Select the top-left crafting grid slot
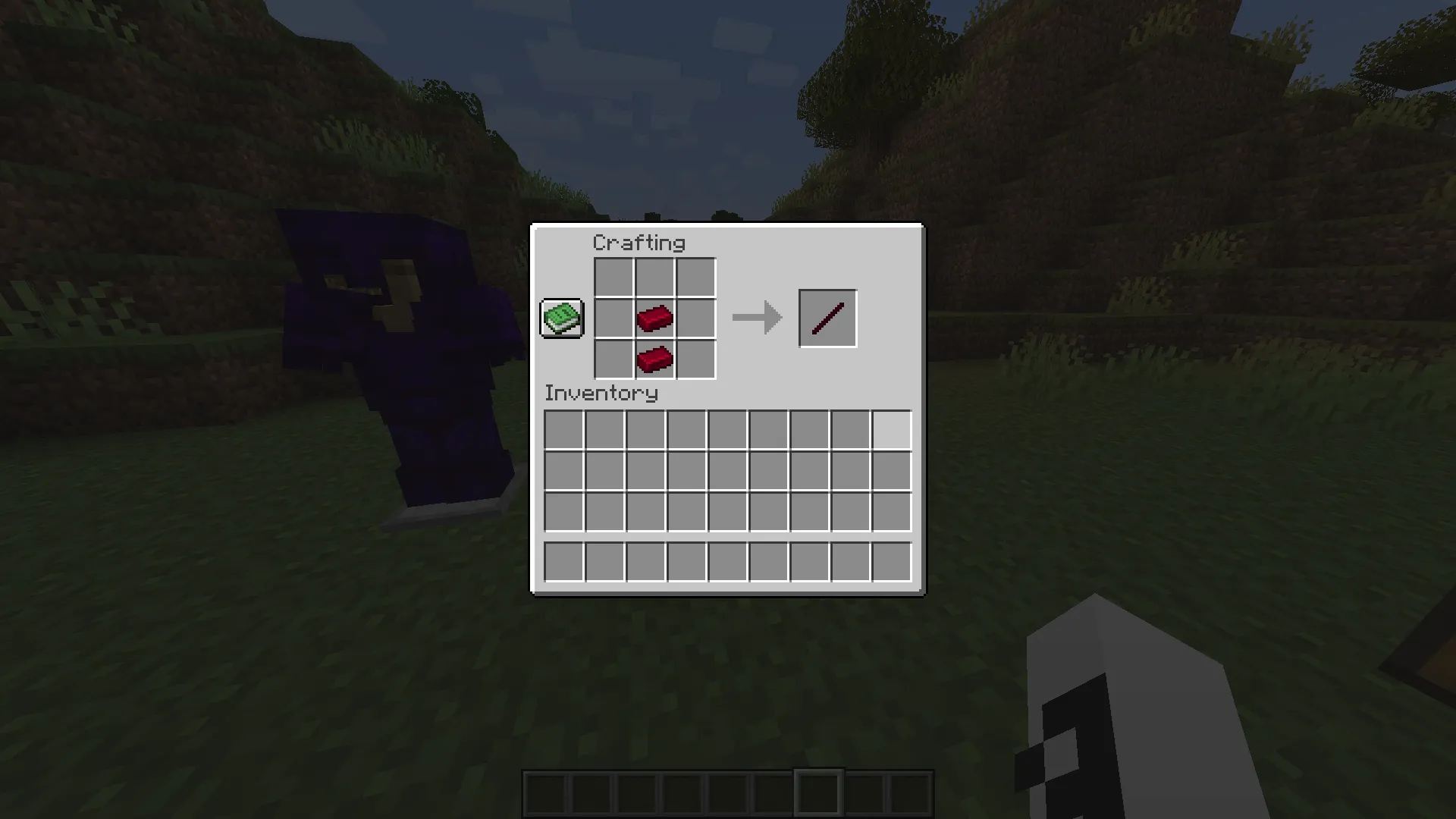Screen dimensions: 1456x819 point(613,276)
